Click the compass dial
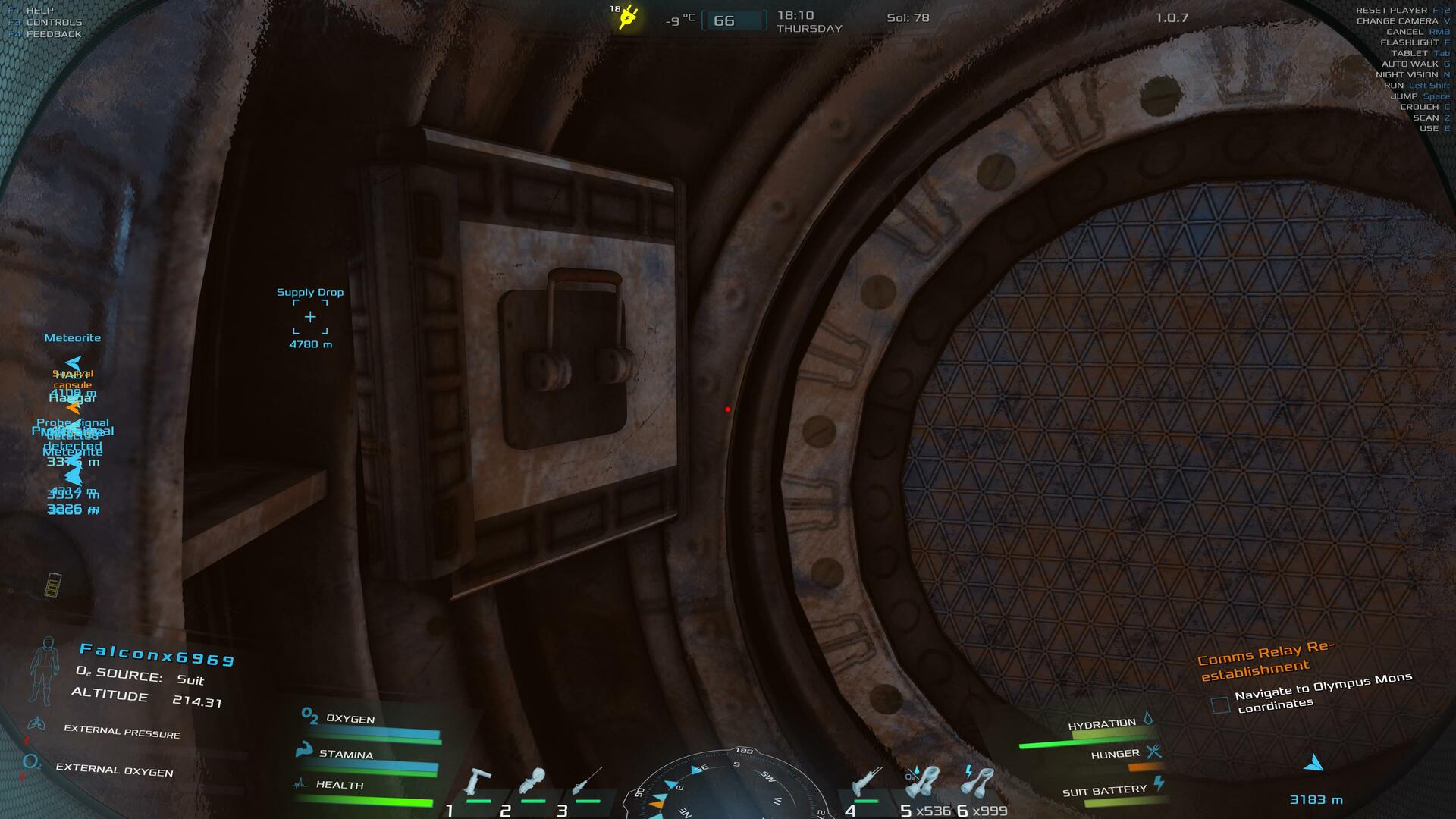Screen dimensions: 1456x819 tap(729, 789)
